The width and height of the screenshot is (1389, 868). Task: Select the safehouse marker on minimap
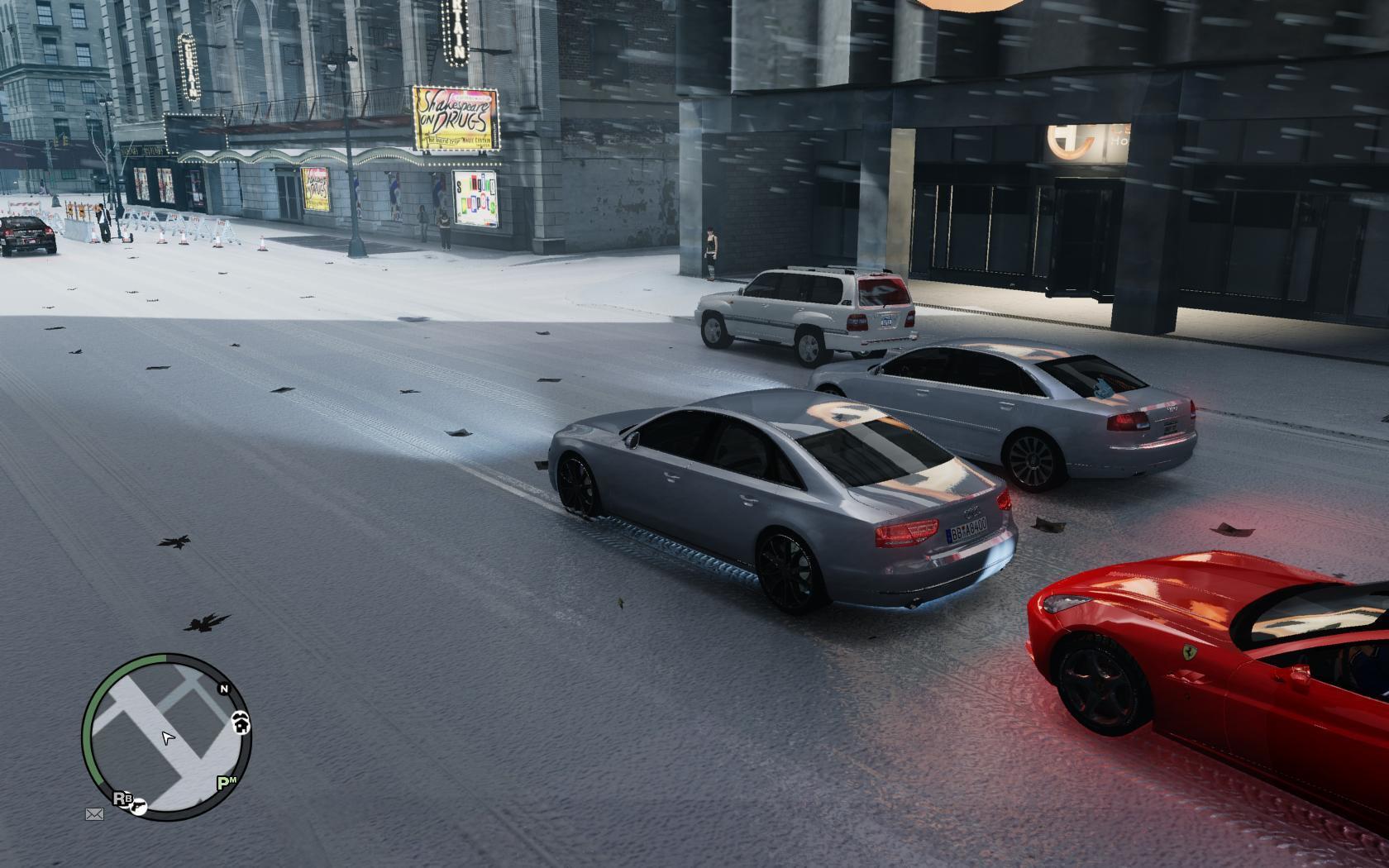pyautogui.click(x=241, y=723)
